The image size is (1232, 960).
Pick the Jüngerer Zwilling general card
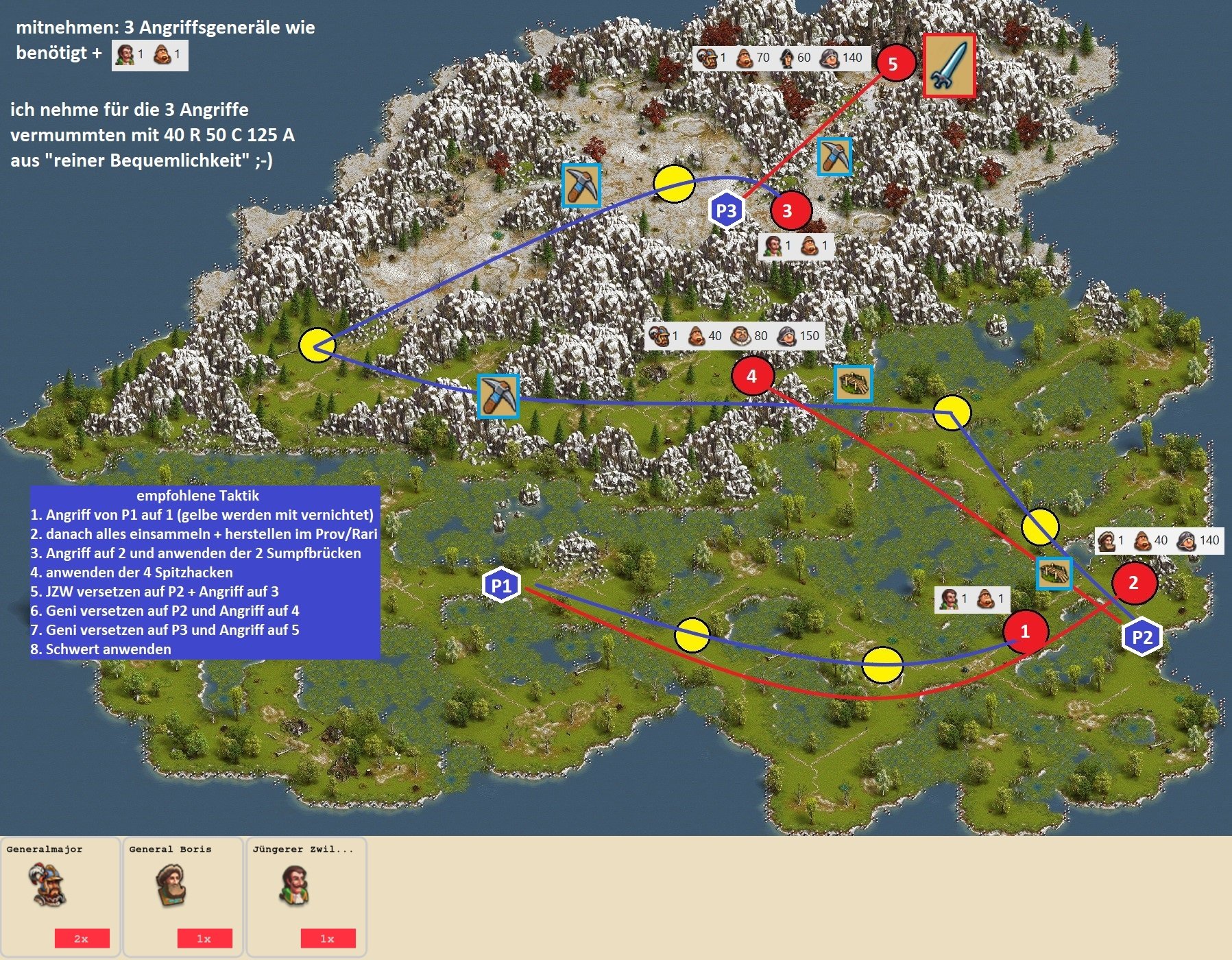pos(306,896)
